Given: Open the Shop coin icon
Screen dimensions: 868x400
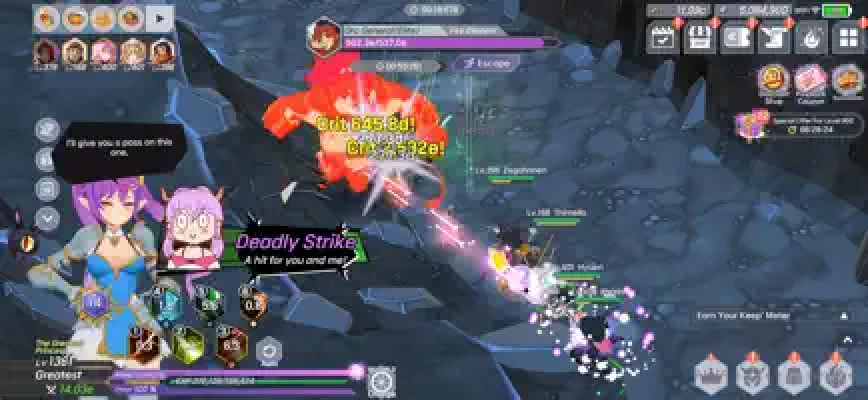Looking at the screenshot, I should tap(772, 80).
